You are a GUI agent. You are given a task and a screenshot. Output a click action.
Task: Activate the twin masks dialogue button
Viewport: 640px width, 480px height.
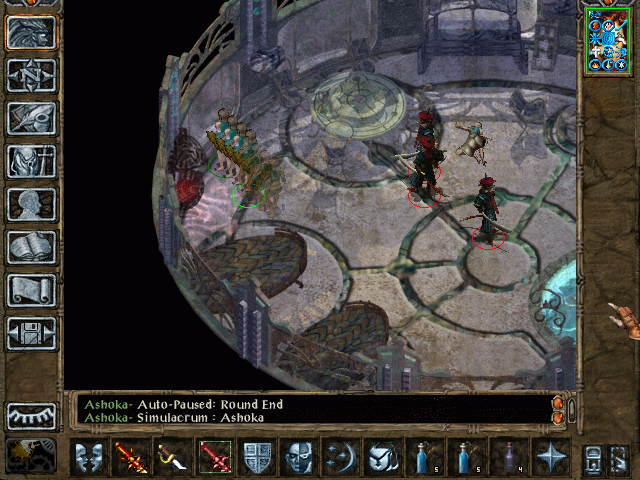pyautogui.click(x=91, y=457)
